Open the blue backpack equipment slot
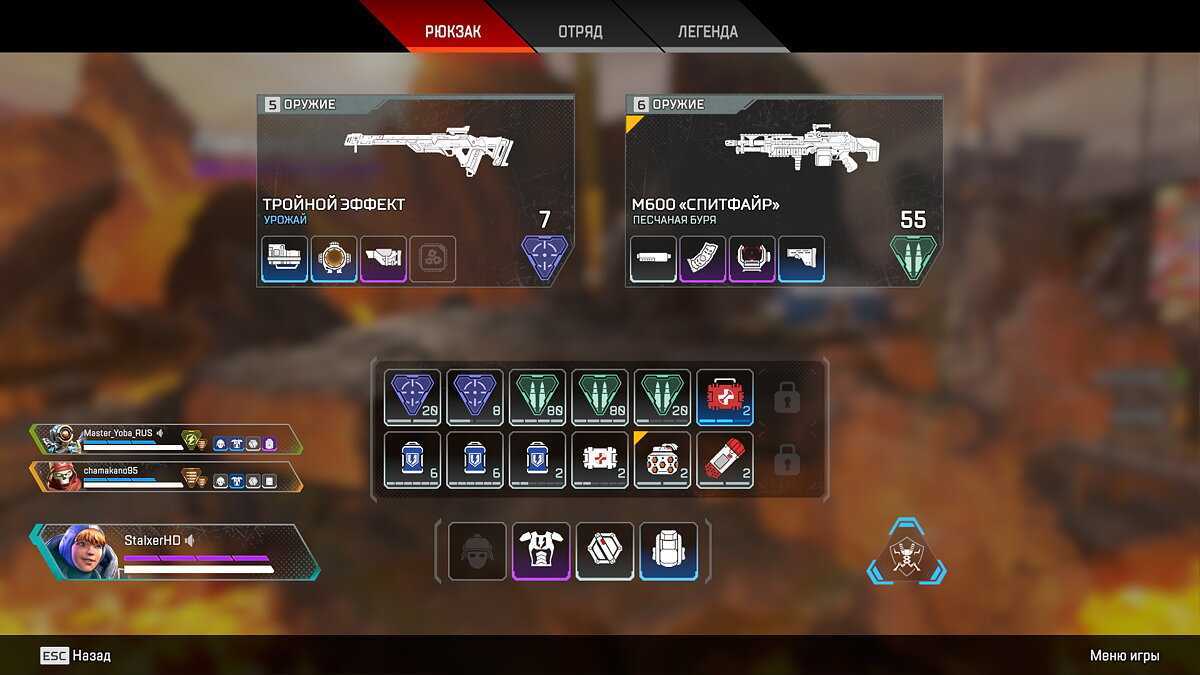The image size is (1200, 675). (669, 550)
